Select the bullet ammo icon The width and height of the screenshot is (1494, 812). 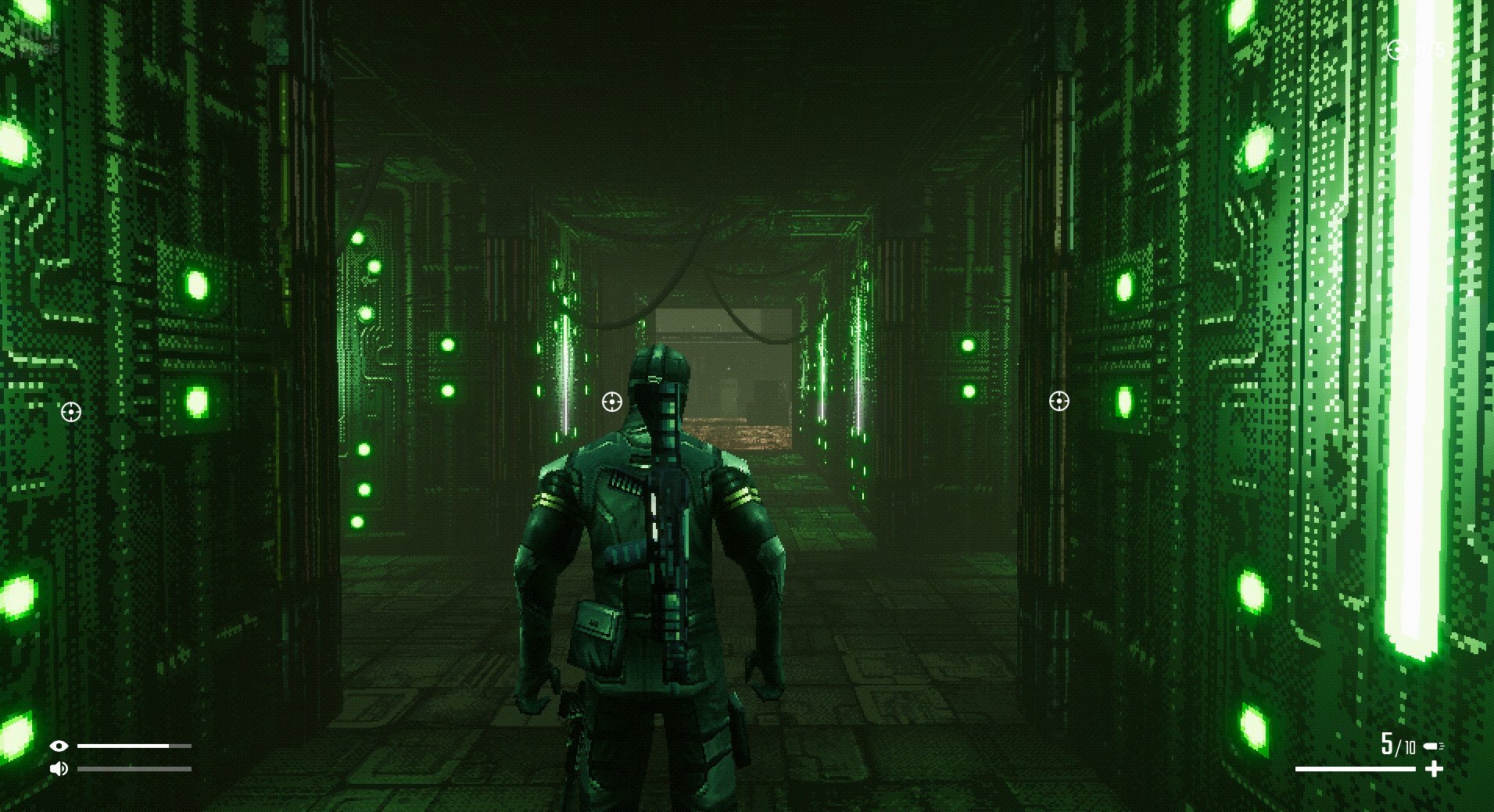click(1434, 746)
